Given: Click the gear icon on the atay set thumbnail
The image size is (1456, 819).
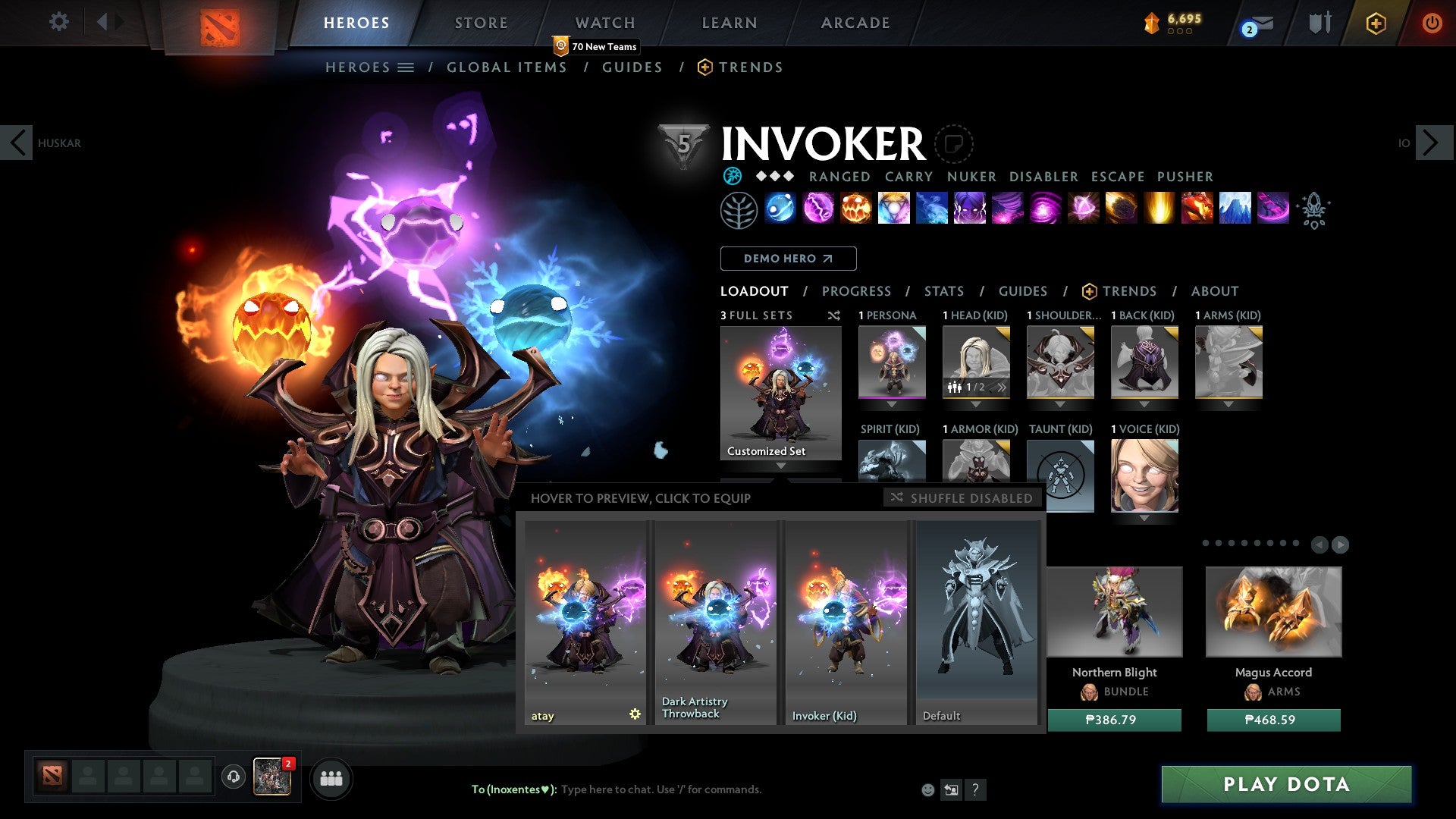Looking at the screenshot, I should pyautogui.click(x=635, y=714).
